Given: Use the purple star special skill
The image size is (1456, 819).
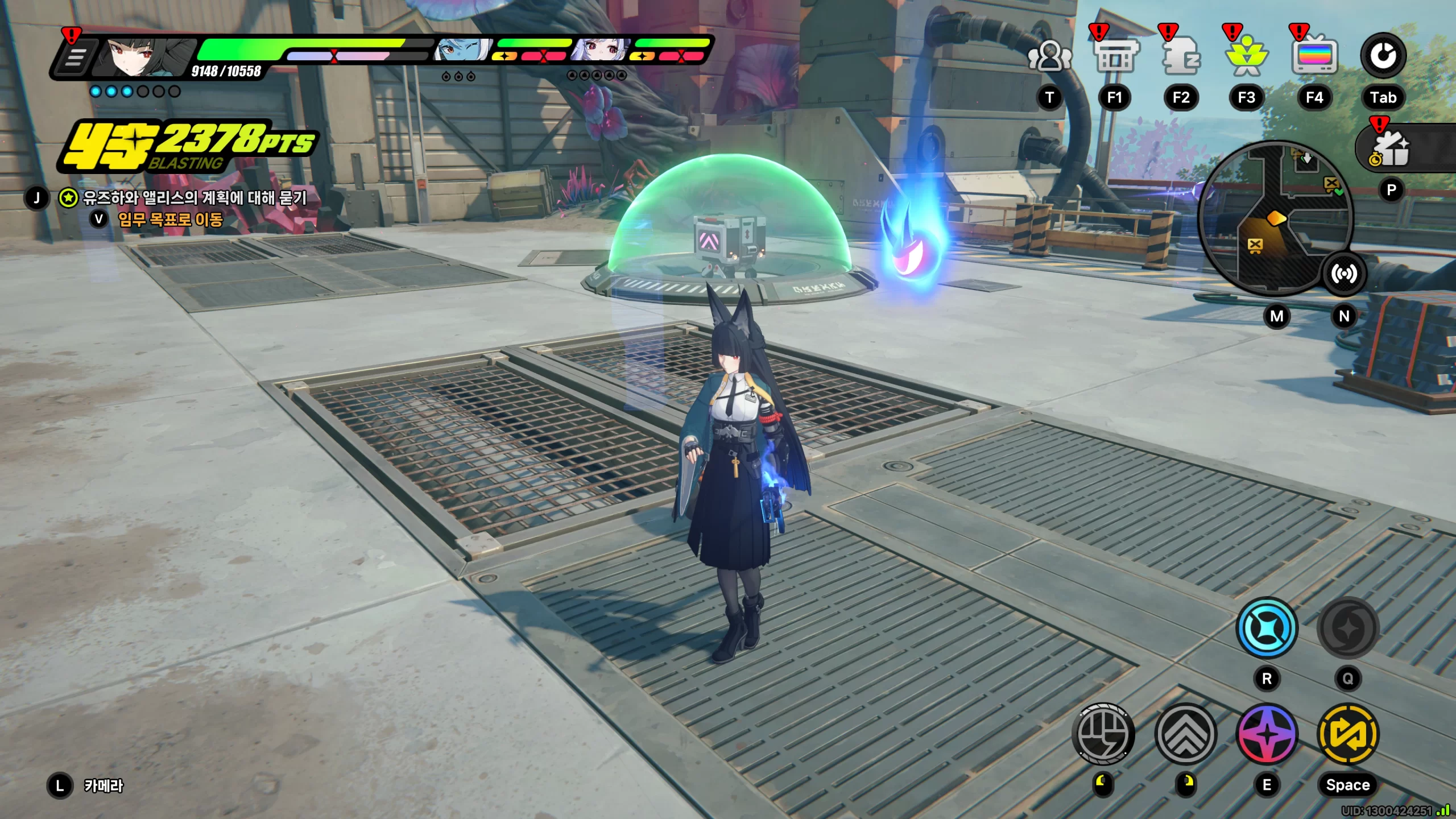Looking at the screenshot, I should [1267, 734].
